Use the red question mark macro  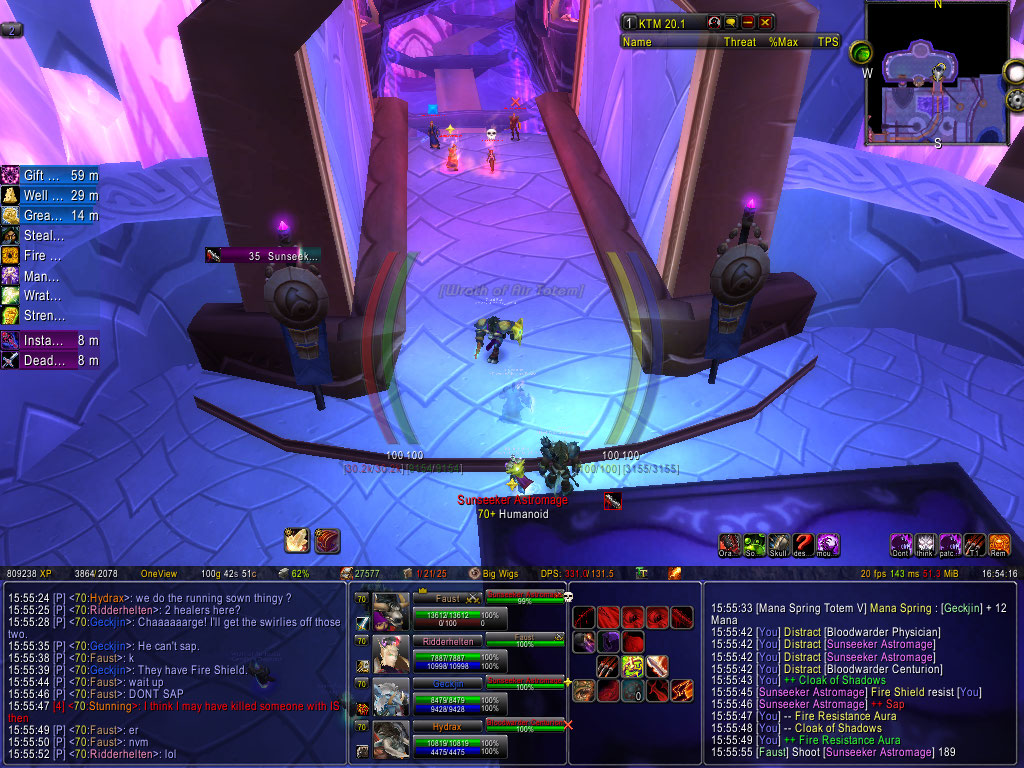tap(803, 545)
